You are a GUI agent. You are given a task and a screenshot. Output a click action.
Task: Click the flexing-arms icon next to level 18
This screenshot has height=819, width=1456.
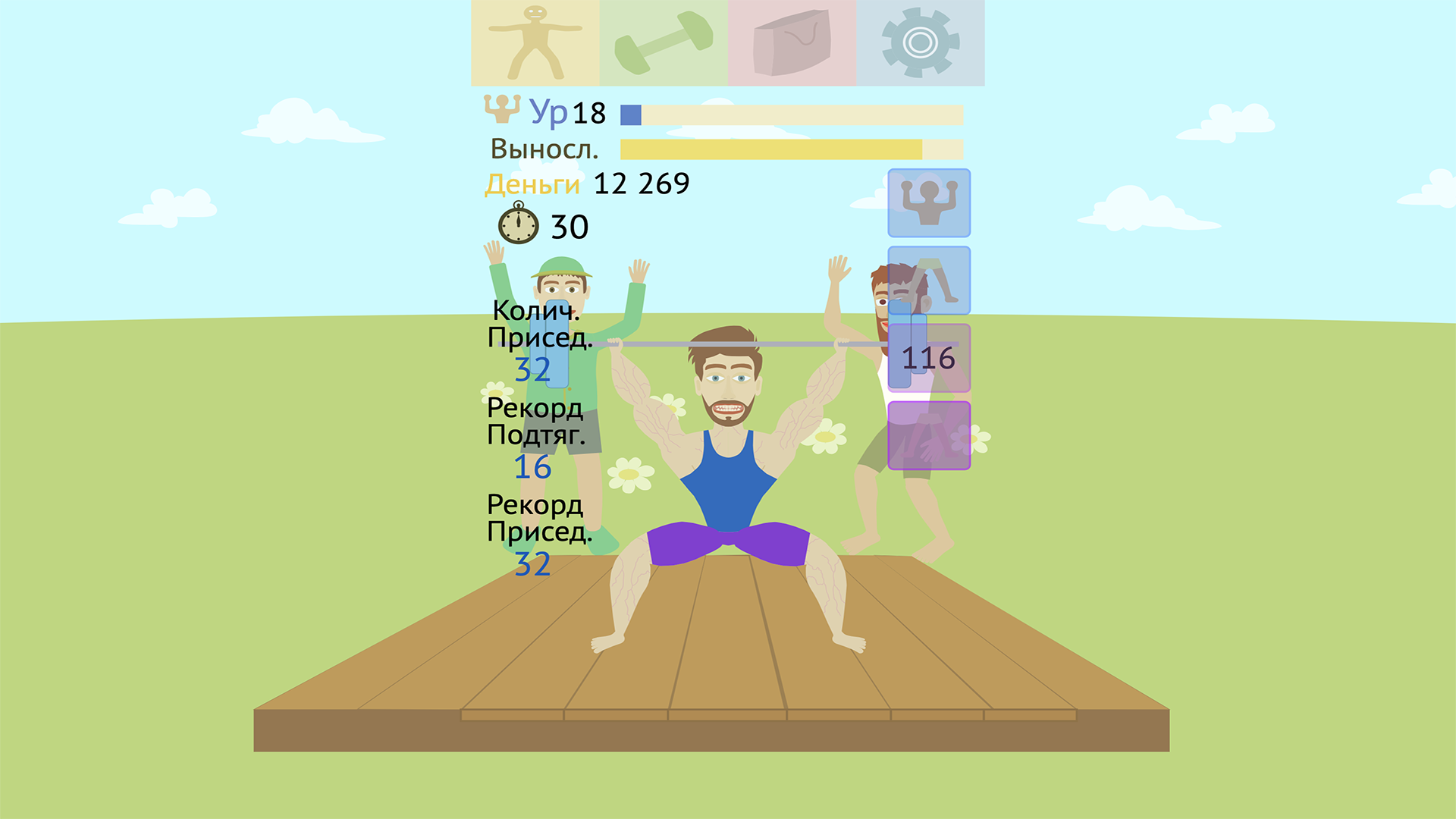point(502,111)
